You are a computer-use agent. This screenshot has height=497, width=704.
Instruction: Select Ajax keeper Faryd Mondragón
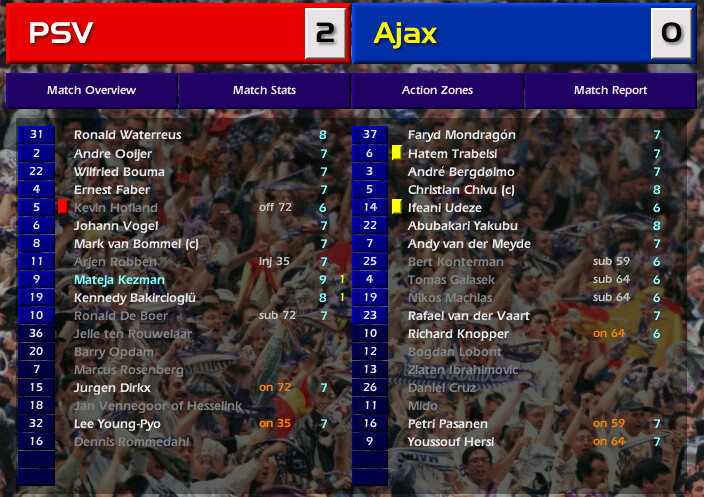[x=461, y=134]
